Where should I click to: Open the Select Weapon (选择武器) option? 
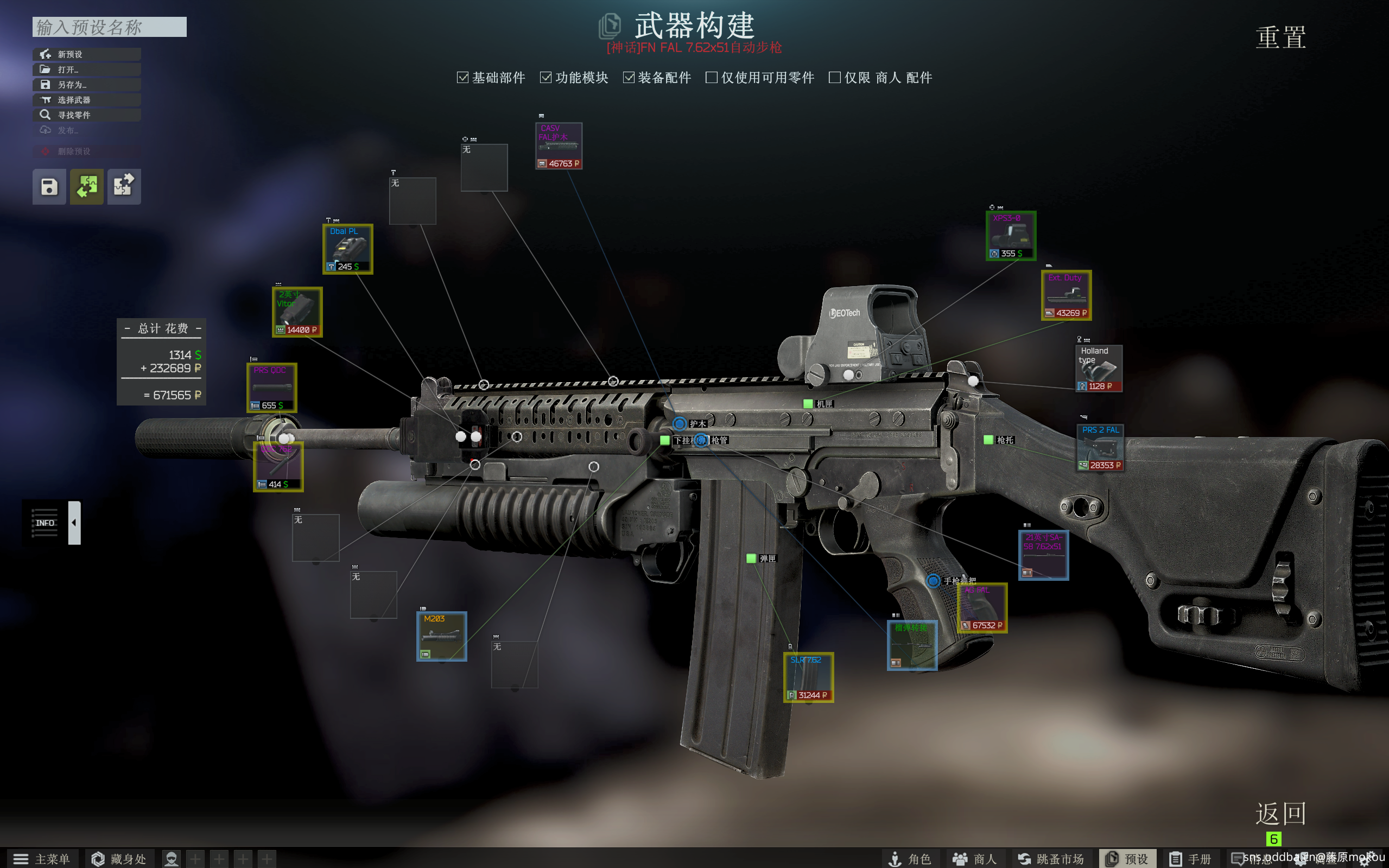point(86,100)
